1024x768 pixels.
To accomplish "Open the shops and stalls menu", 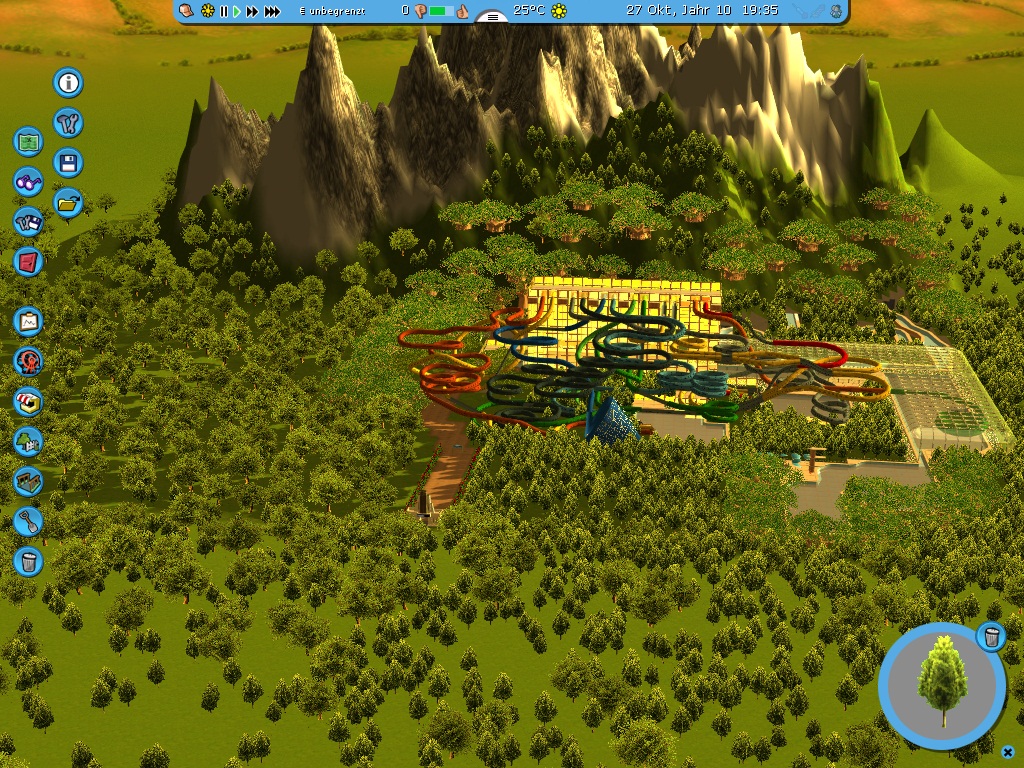I will [x=29, y=402].
